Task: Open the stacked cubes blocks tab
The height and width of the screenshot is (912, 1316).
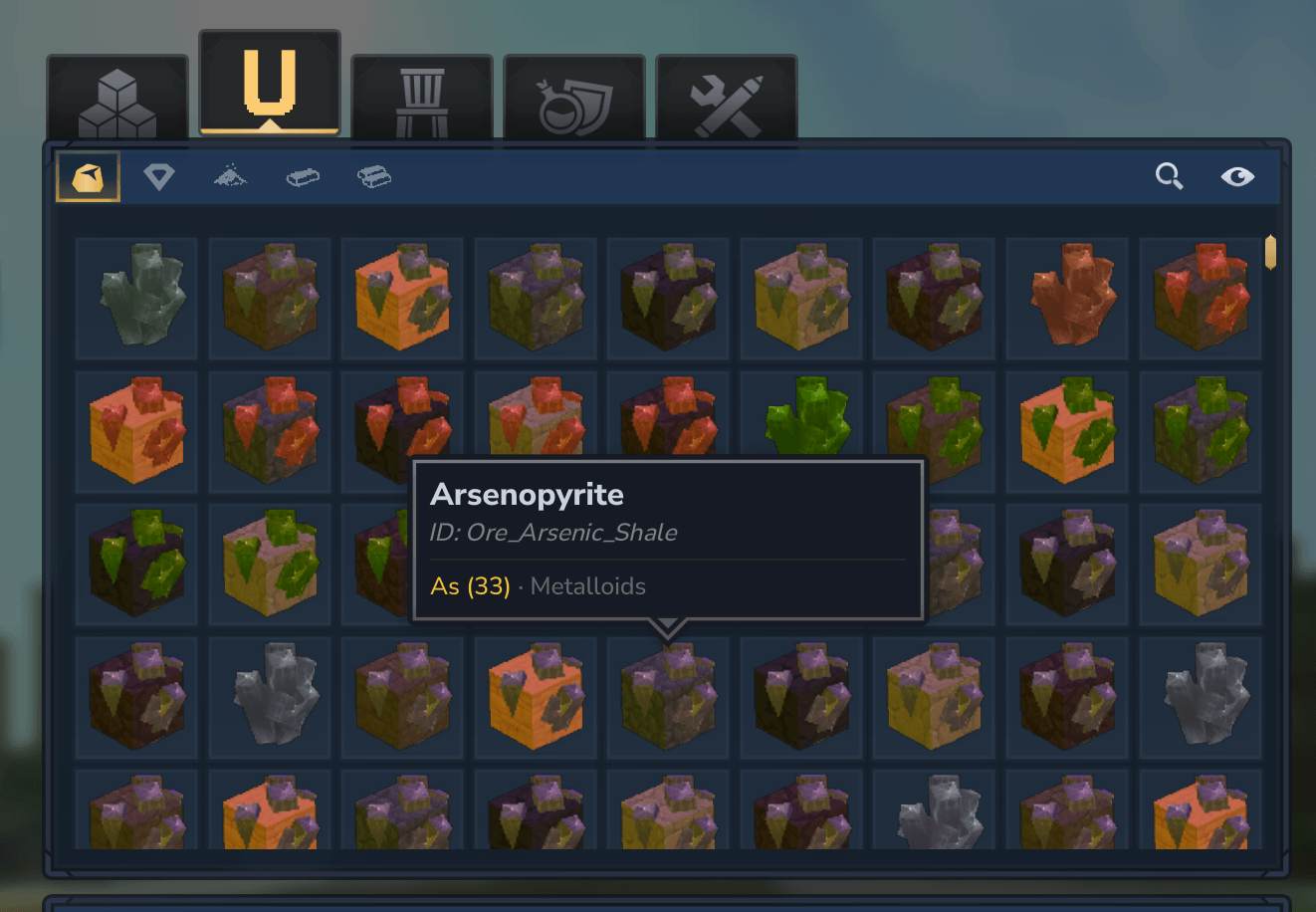Action: pyautogui.click(x=117, y=100)
